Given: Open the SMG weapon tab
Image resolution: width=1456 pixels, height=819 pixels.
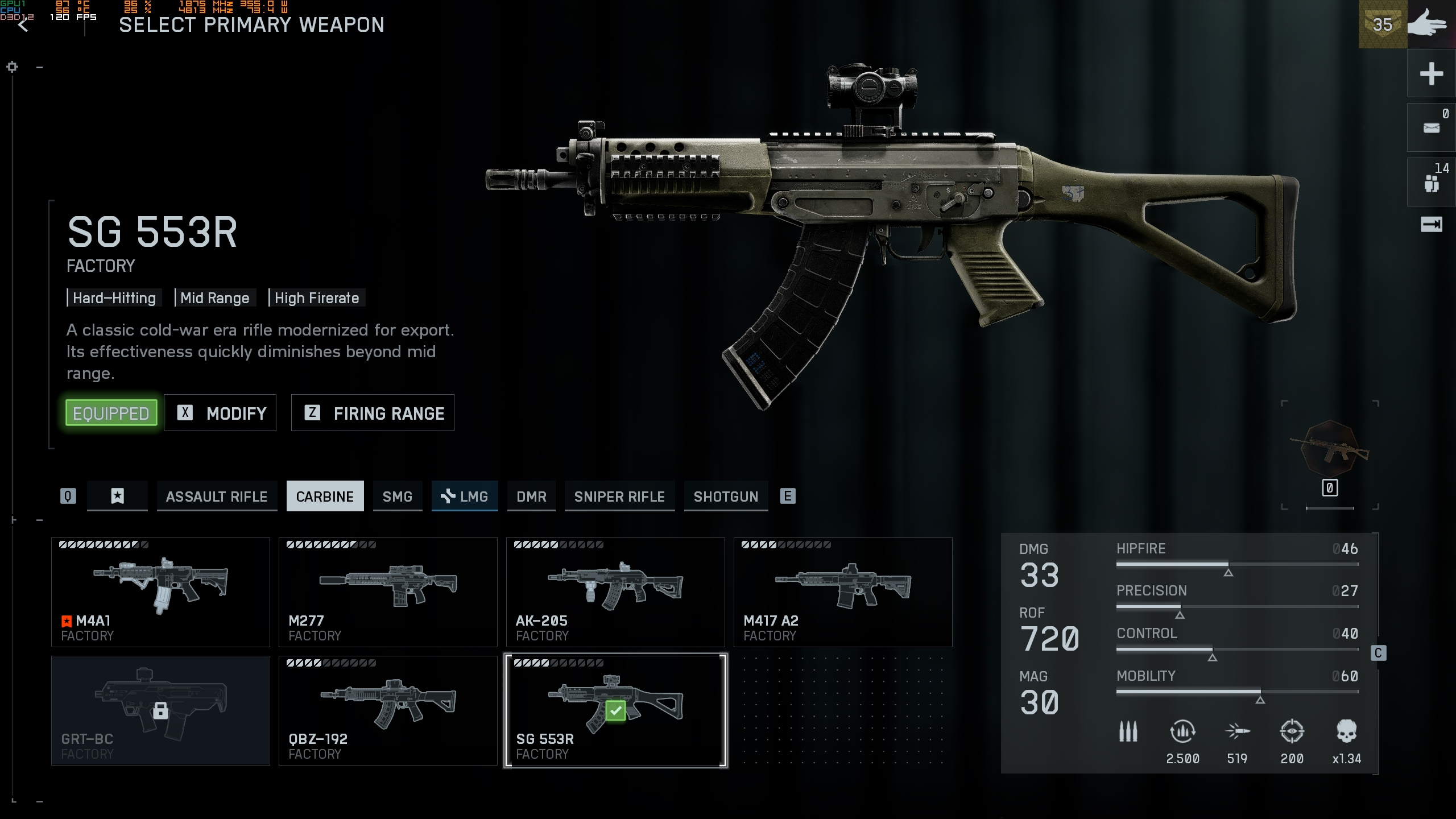Looking at the screenshot, I should tap(398, 497).
